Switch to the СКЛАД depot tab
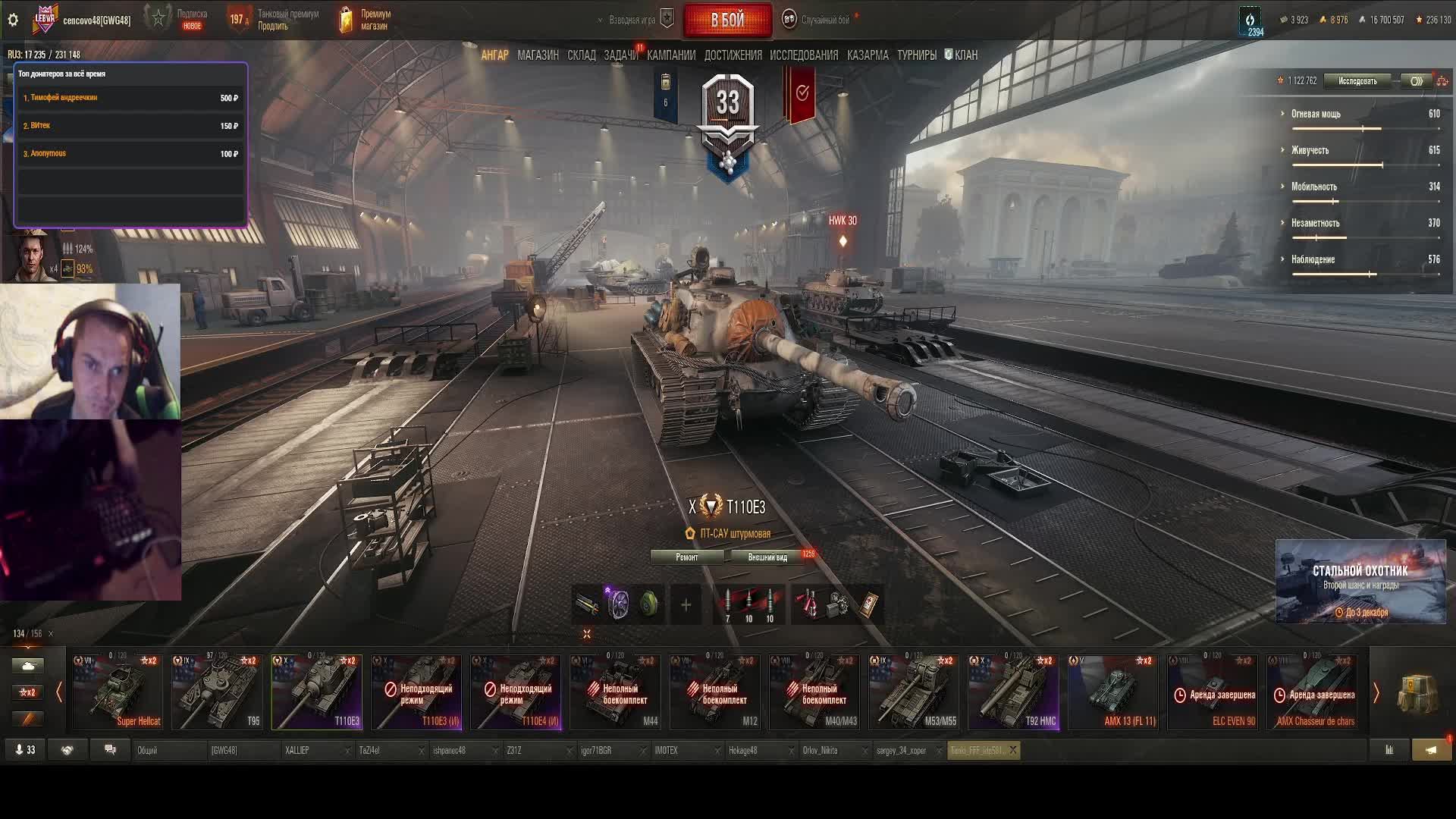This screenshot has height=819, width=1456. tap(582, 55)
